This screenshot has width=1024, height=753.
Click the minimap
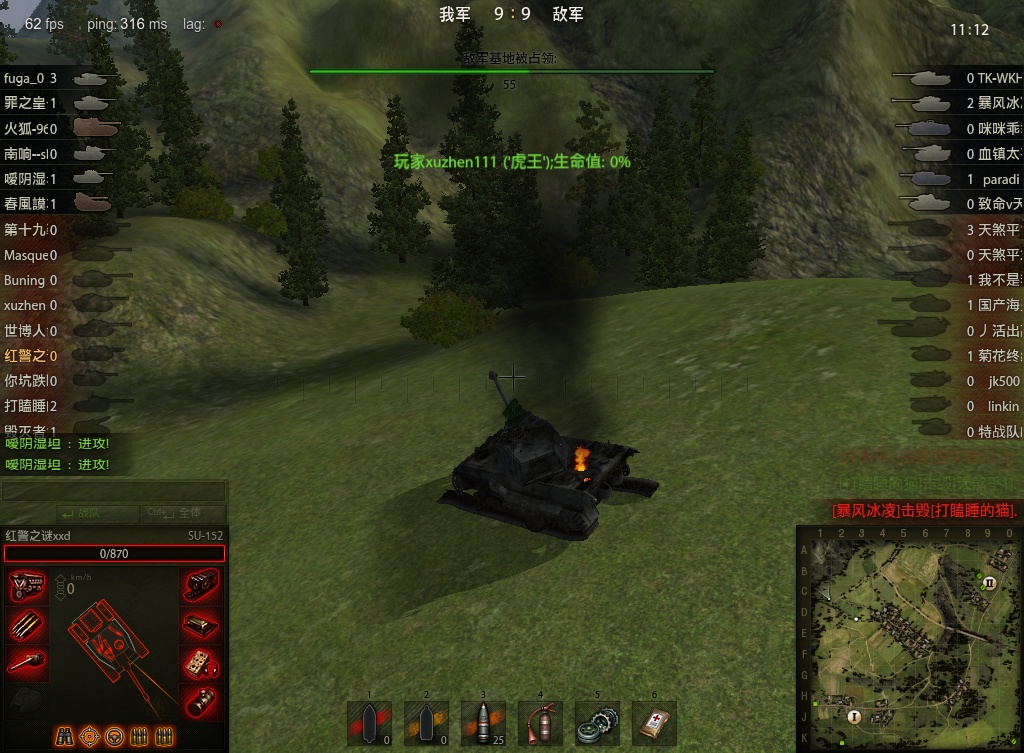910,640
